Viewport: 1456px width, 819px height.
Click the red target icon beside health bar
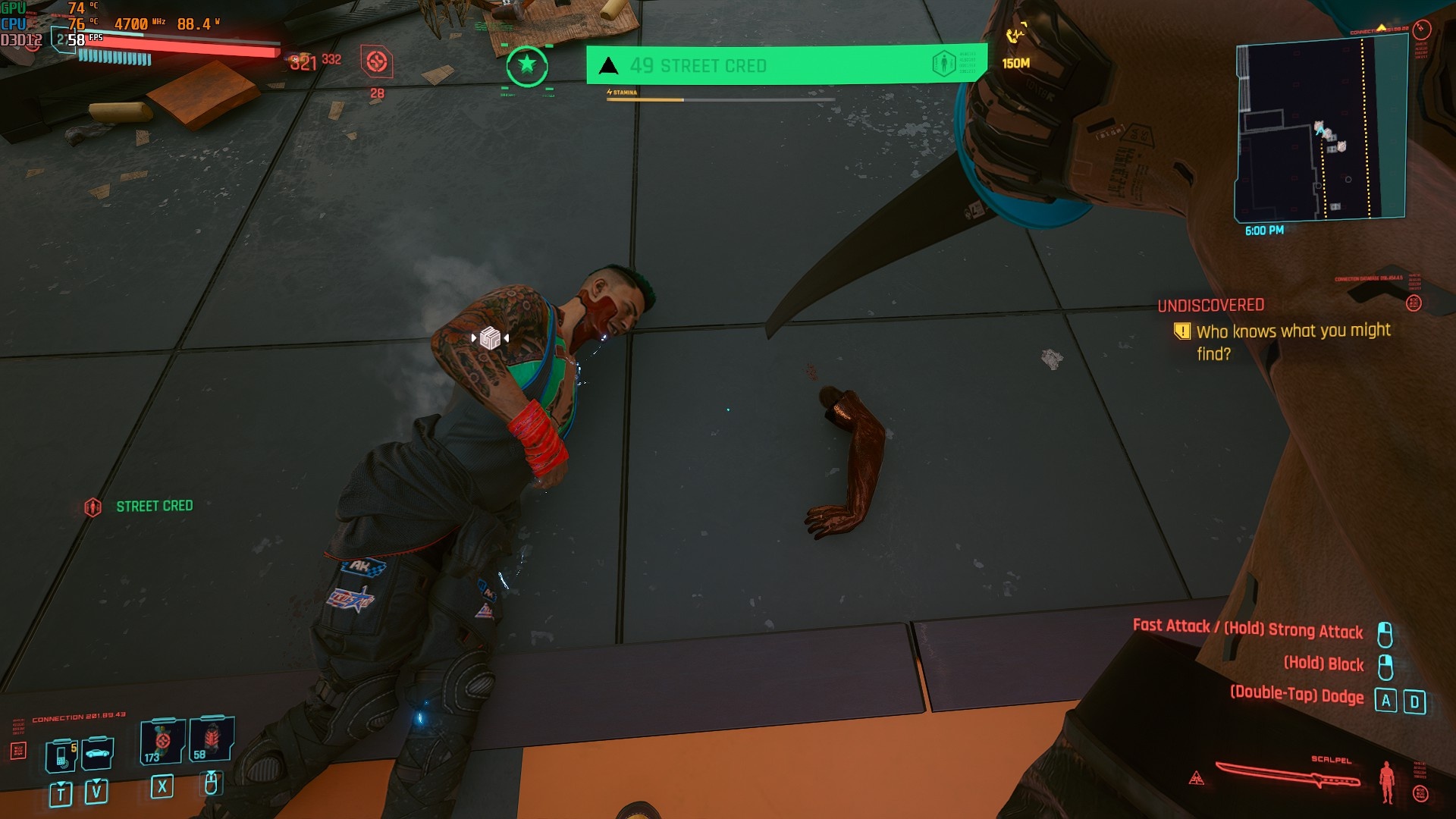tap(377, 62)
